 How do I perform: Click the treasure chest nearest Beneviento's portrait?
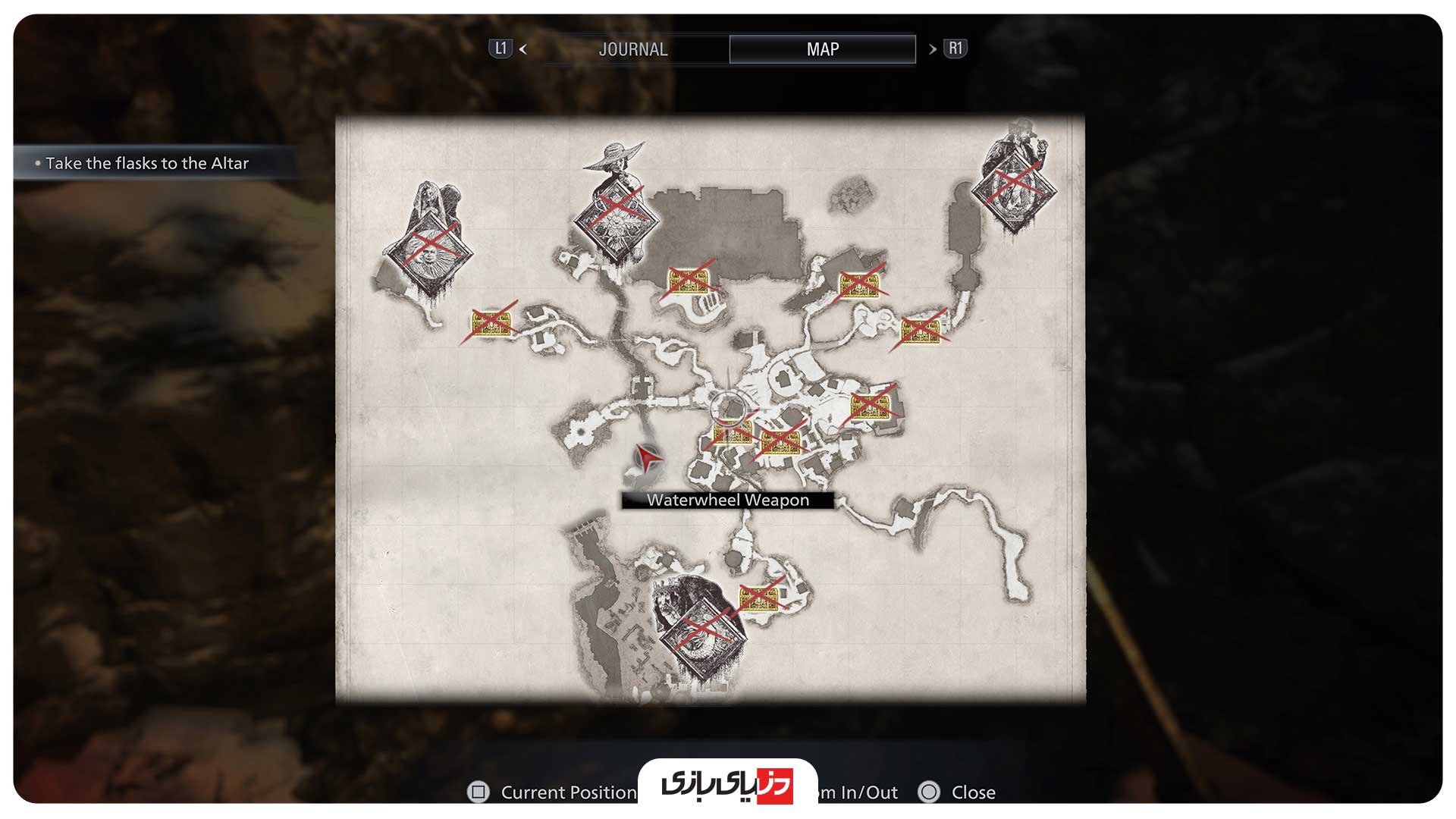click(x=491, y=324)
